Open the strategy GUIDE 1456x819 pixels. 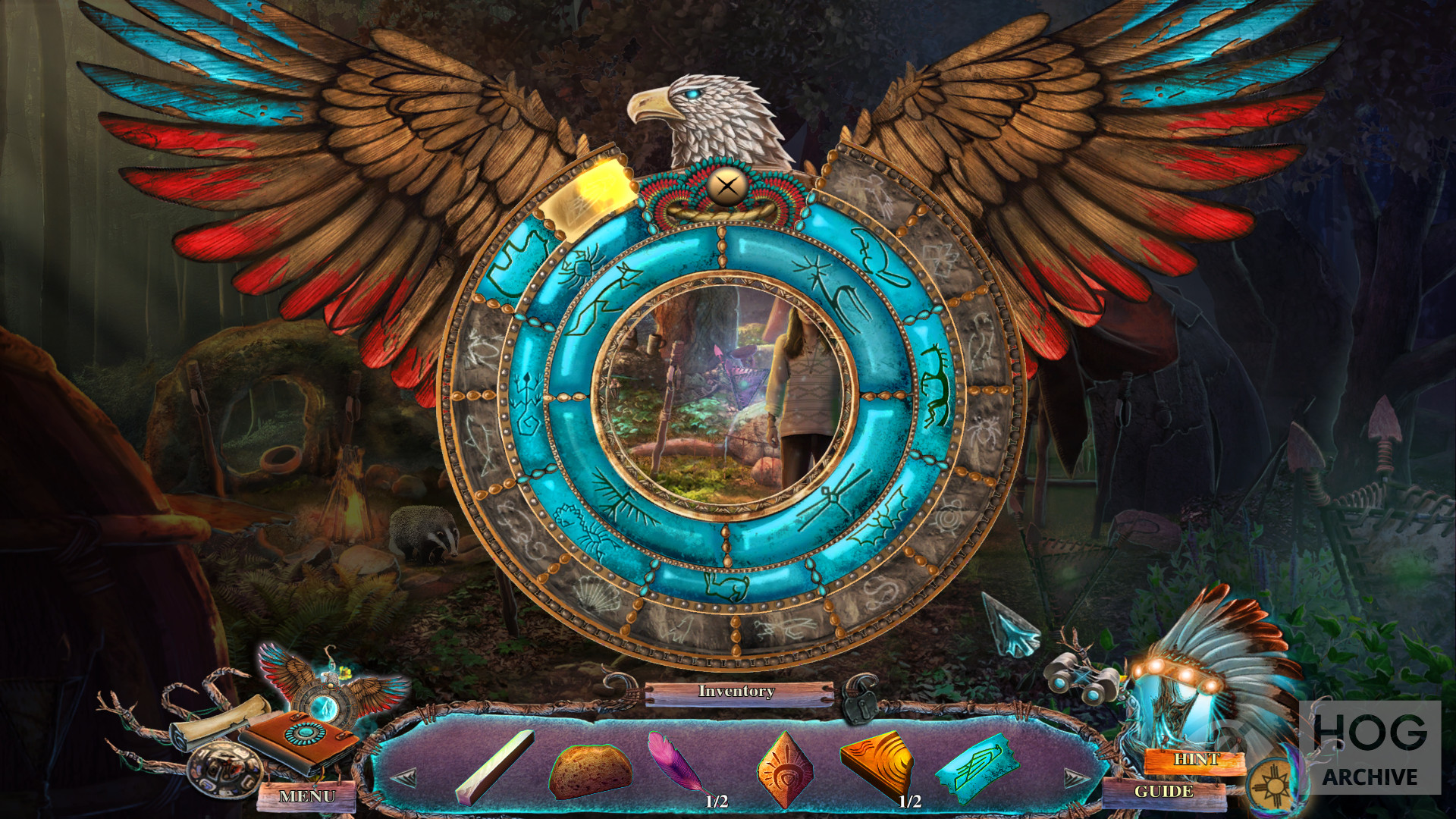(x=1163, y=792)
